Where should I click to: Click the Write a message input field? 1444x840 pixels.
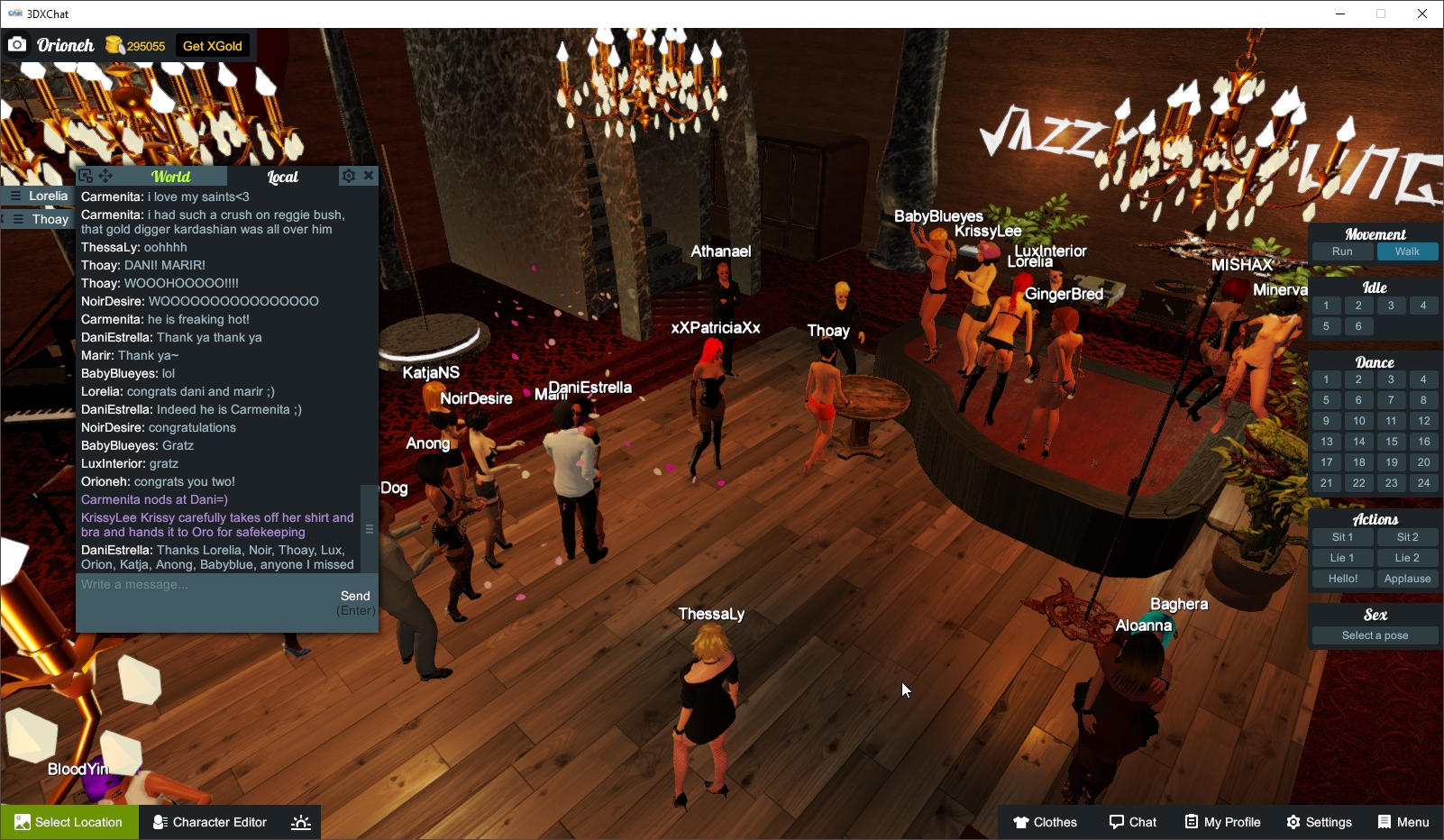(x=180, y=584)
